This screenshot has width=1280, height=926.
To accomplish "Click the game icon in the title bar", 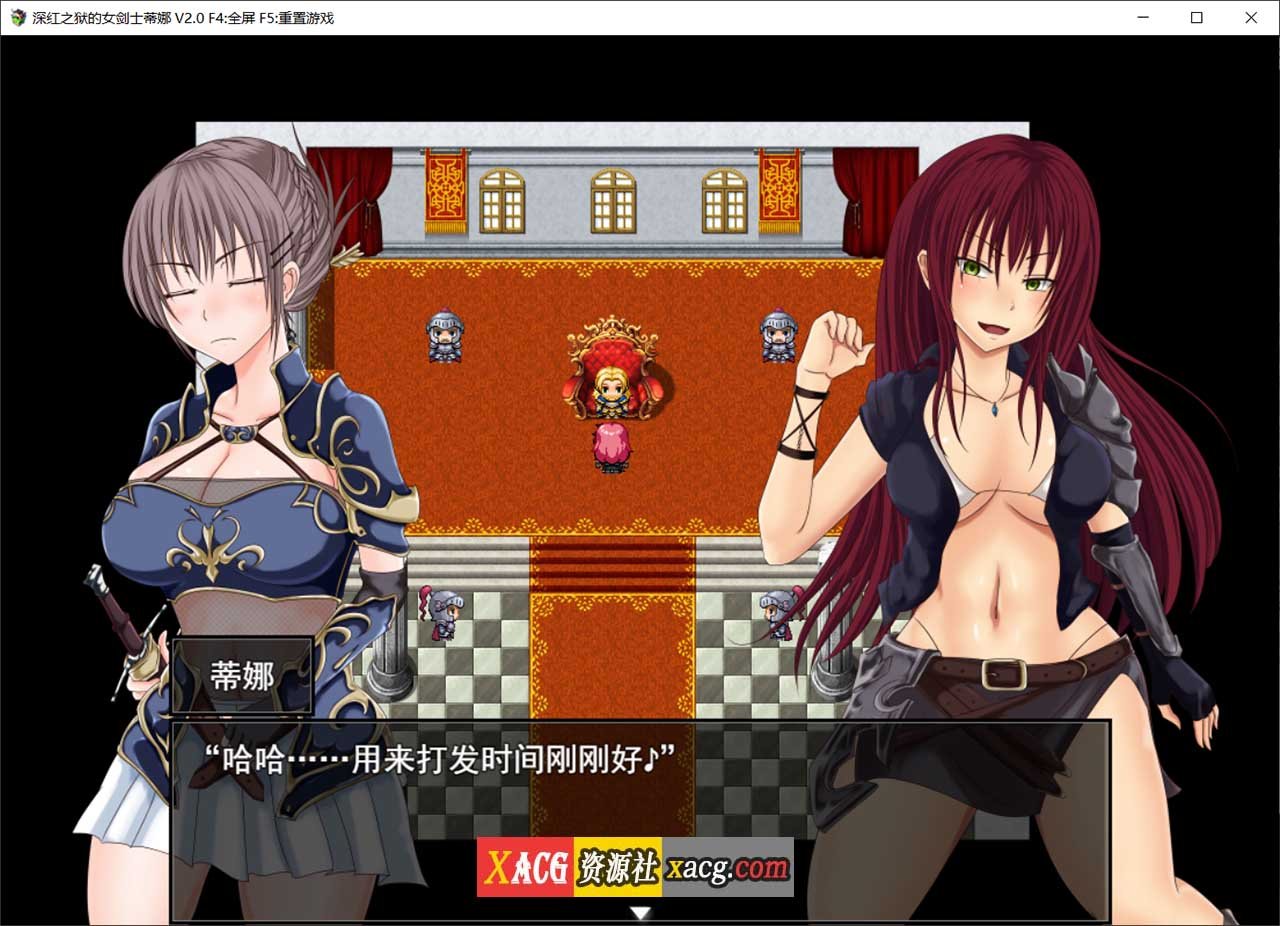I will 16,17.
